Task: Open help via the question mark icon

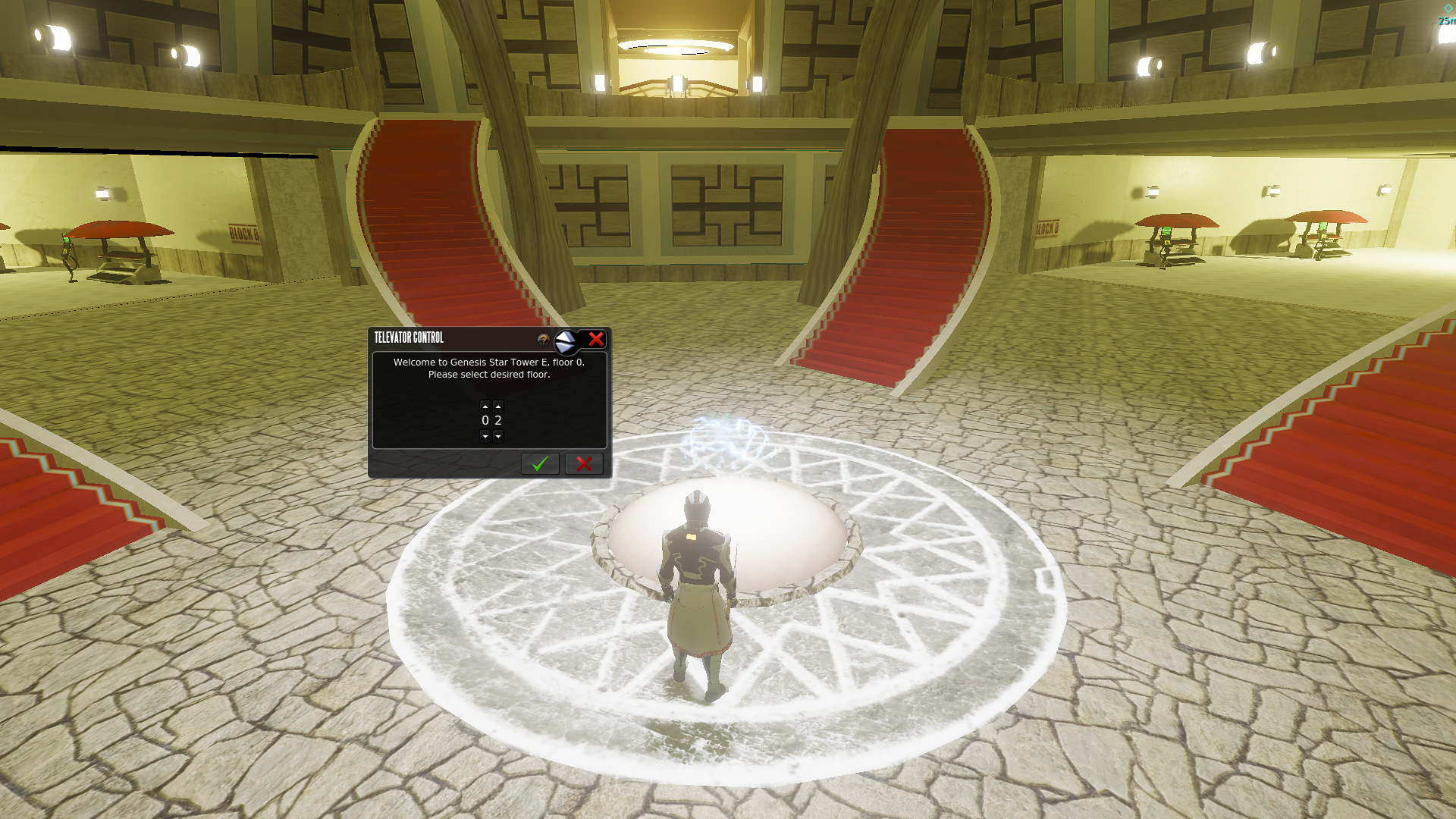Action: pyautogui.click(x=543, y=340)
